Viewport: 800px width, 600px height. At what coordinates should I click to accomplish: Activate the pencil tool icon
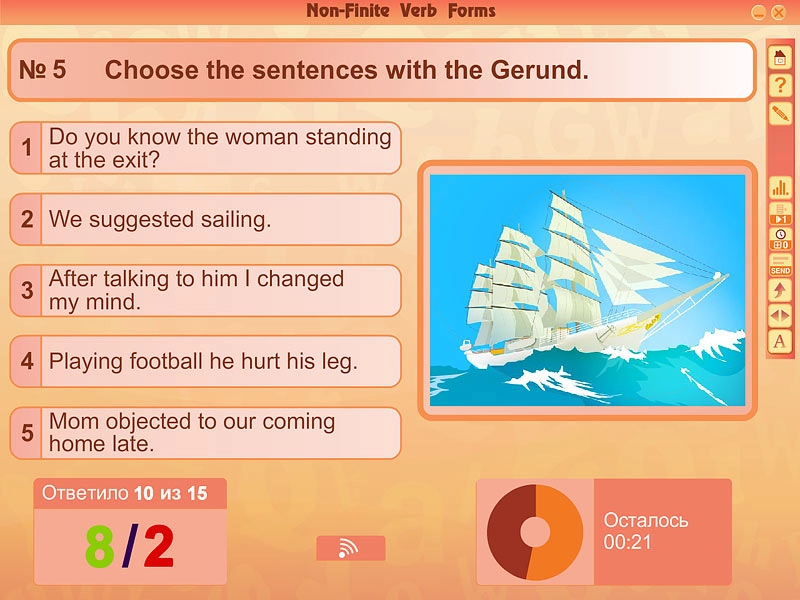tap(780, 113)
